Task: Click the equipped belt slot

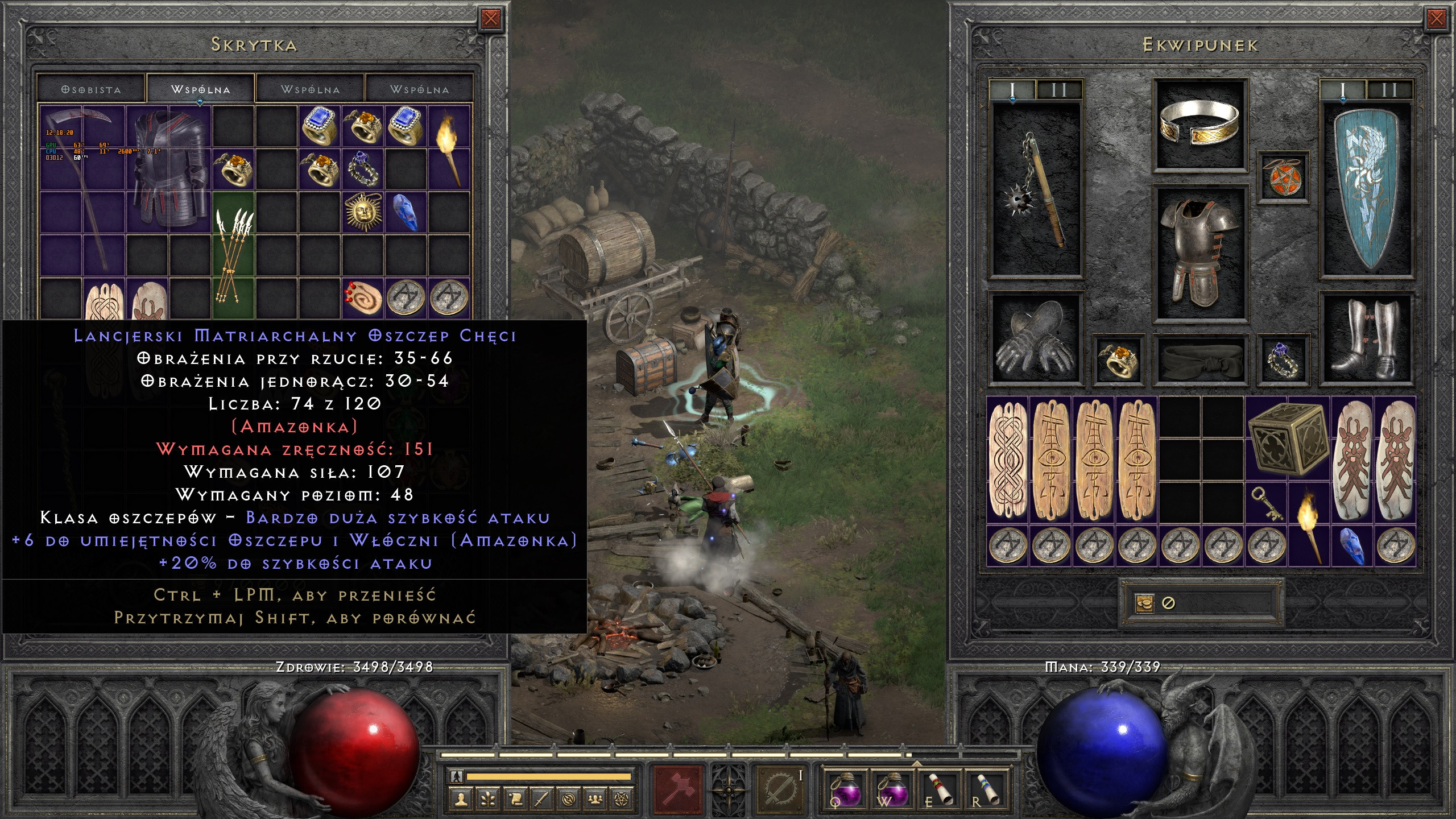Action: tap(1200, 358)
